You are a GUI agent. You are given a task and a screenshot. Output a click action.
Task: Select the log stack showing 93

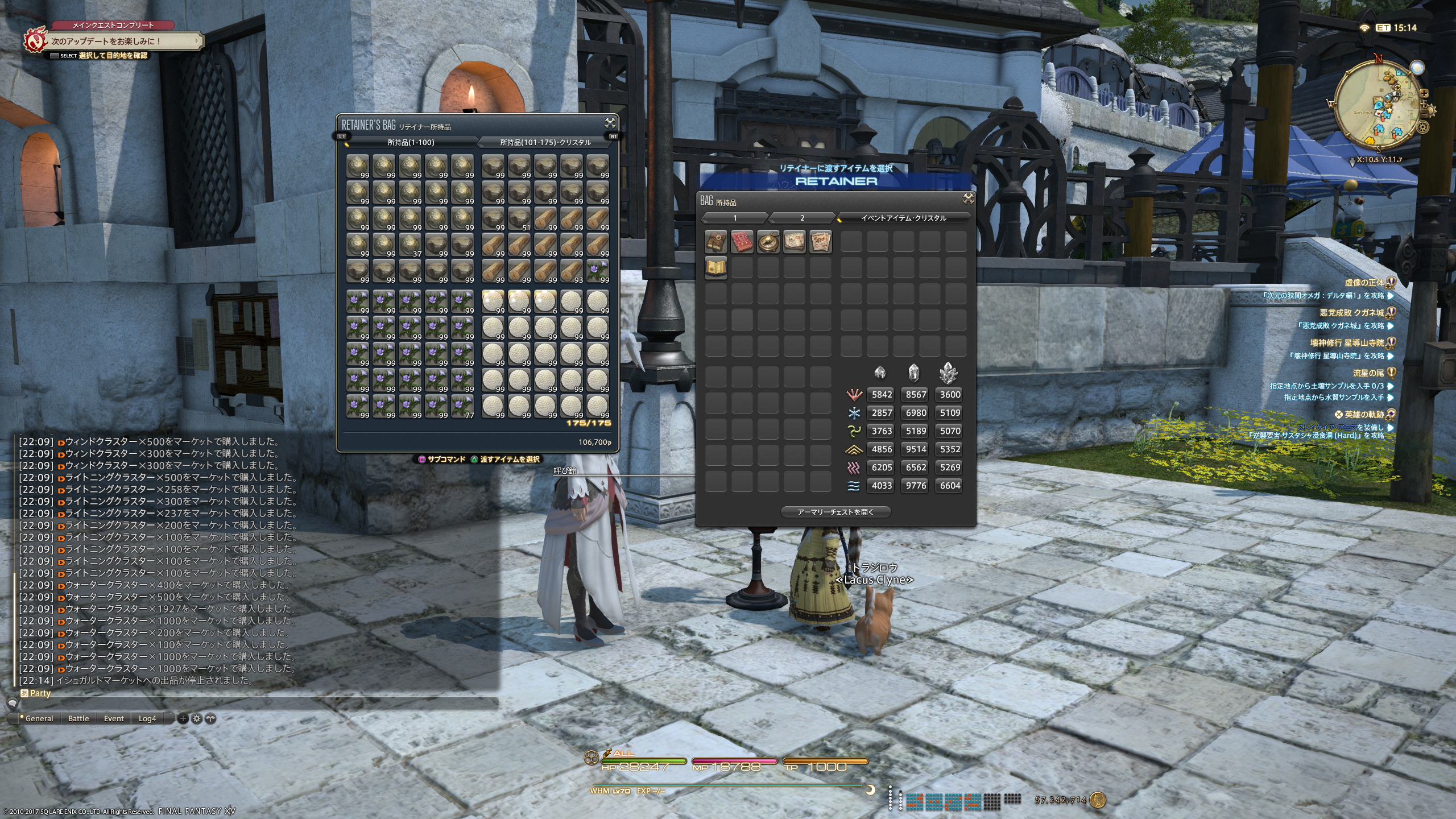(x=572, y=271)
